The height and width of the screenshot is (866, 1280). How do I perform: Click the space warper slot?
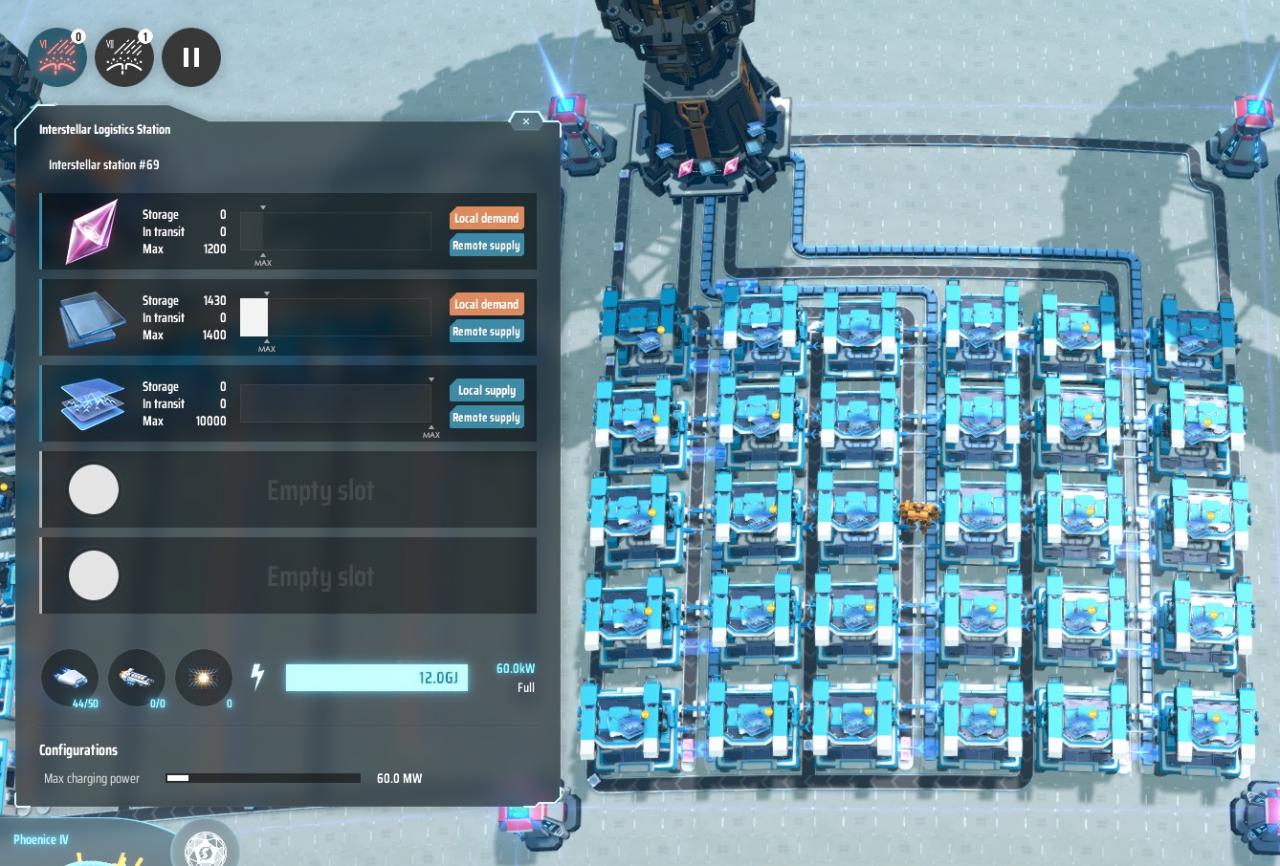point(203,677)
